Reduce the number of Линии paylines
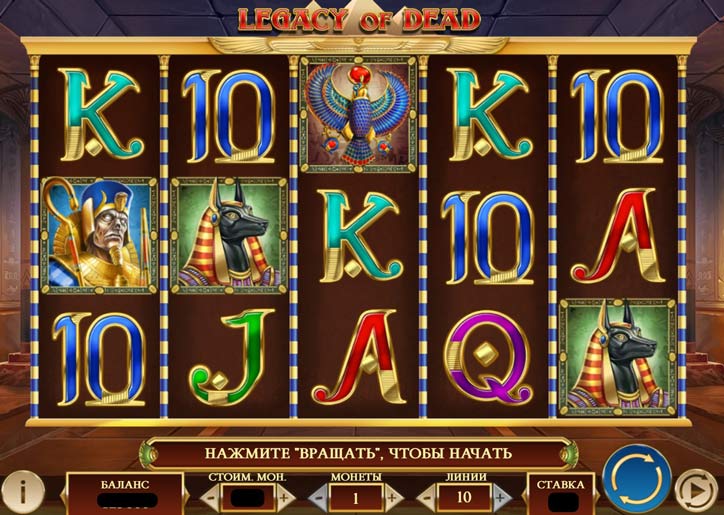Image resolution: width=724 pixels, height=515 pixels. [x=426, y=496]
